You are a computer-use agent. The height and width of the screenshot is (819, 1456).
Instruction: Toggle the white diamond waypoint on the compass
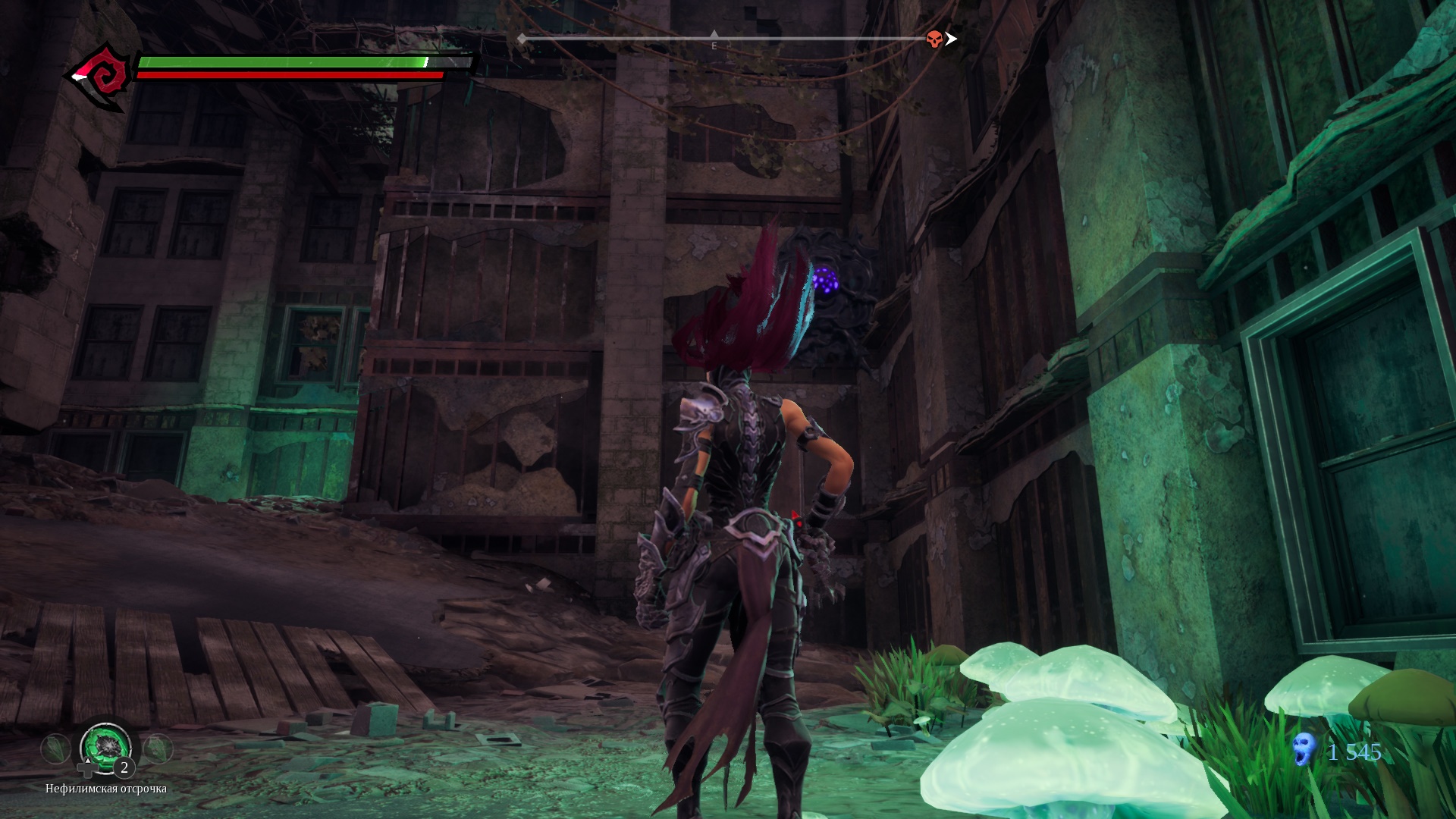(521, 39)
